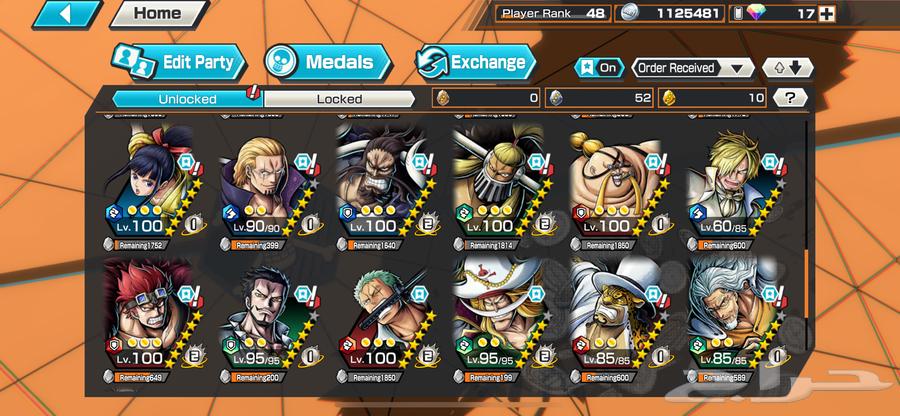This screenshot has height=416, width=900.
Task: Open the question mark help button
Action: point(790,98)
